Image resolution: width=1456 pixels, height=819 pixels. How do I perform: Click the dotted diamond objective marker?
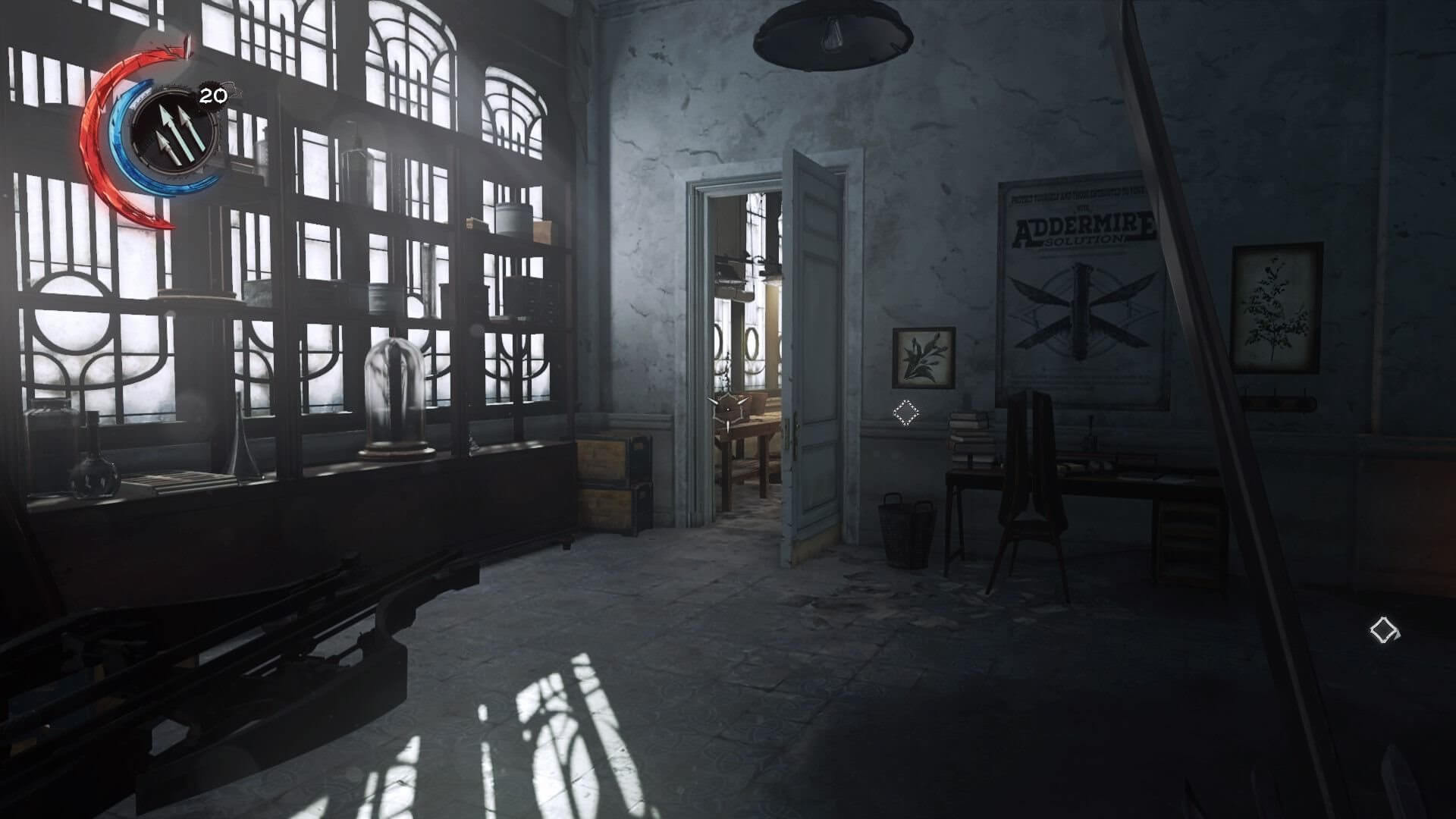[x=905, y=413]
